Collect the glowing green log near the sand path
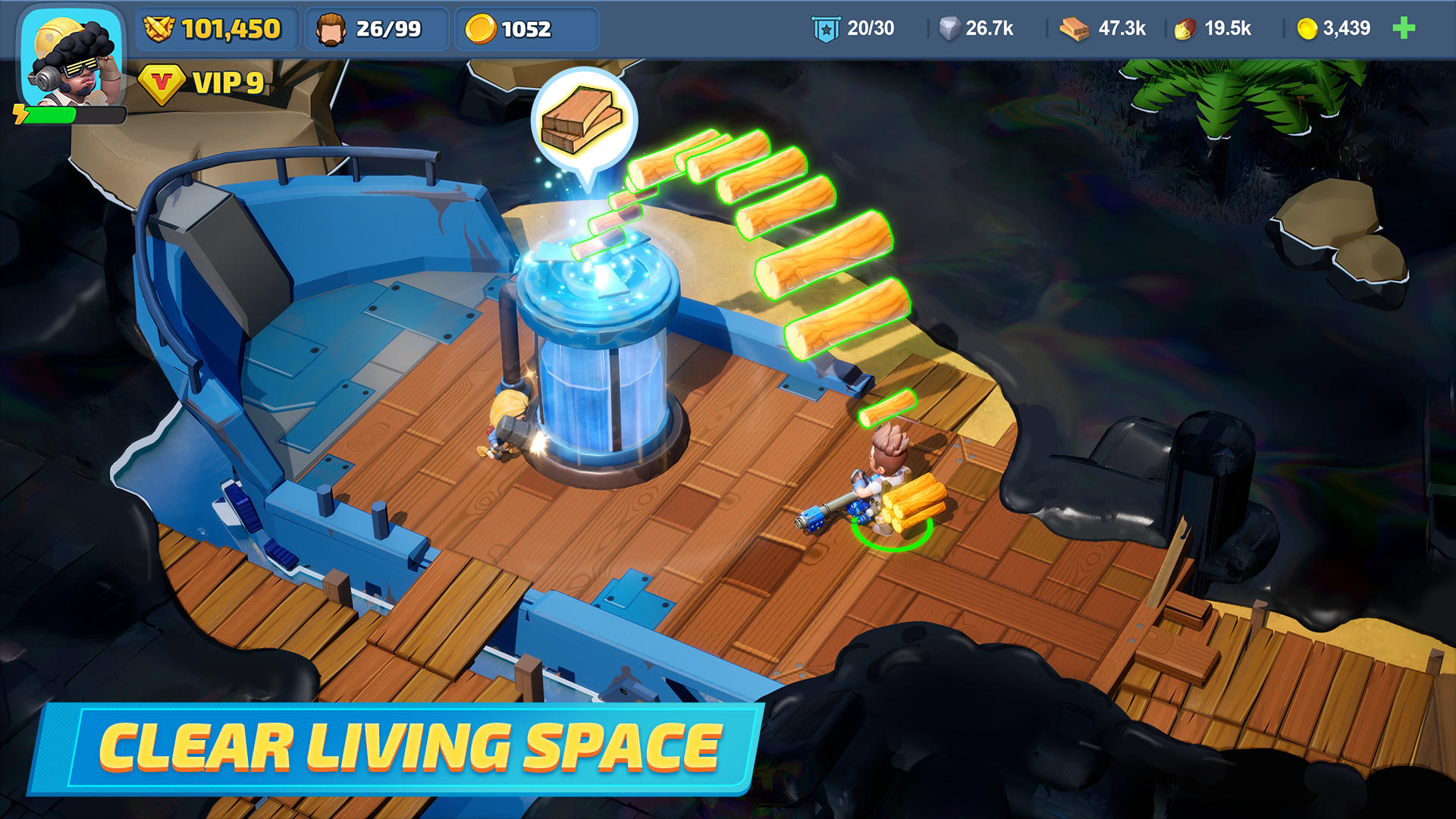The image size is (1456, 819). pyautogui.click(x=887, y=409)
